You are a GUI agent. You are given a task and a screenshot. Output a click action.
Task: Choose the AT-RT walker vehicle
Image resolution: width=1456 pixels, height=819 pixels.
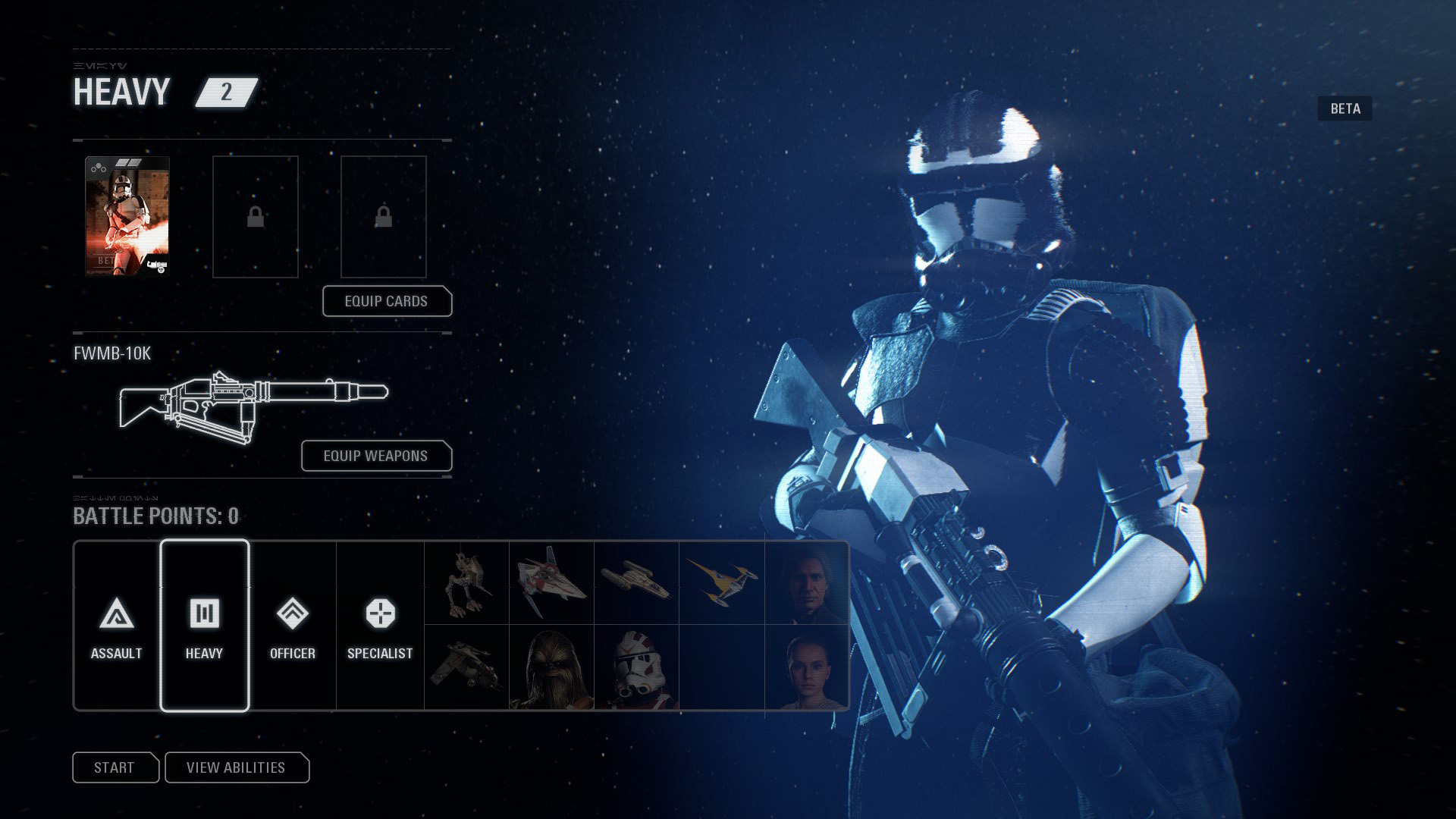(466, 582)
